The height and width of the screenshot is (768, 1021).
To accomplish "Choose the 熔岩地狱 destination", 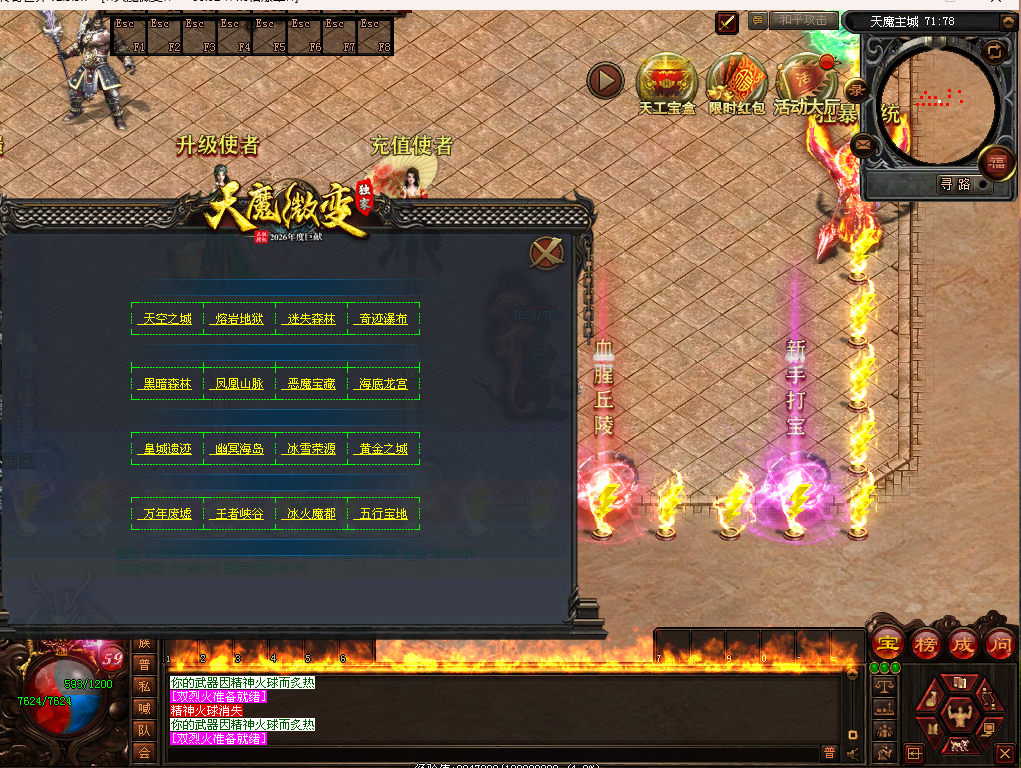I will [239, 319].
